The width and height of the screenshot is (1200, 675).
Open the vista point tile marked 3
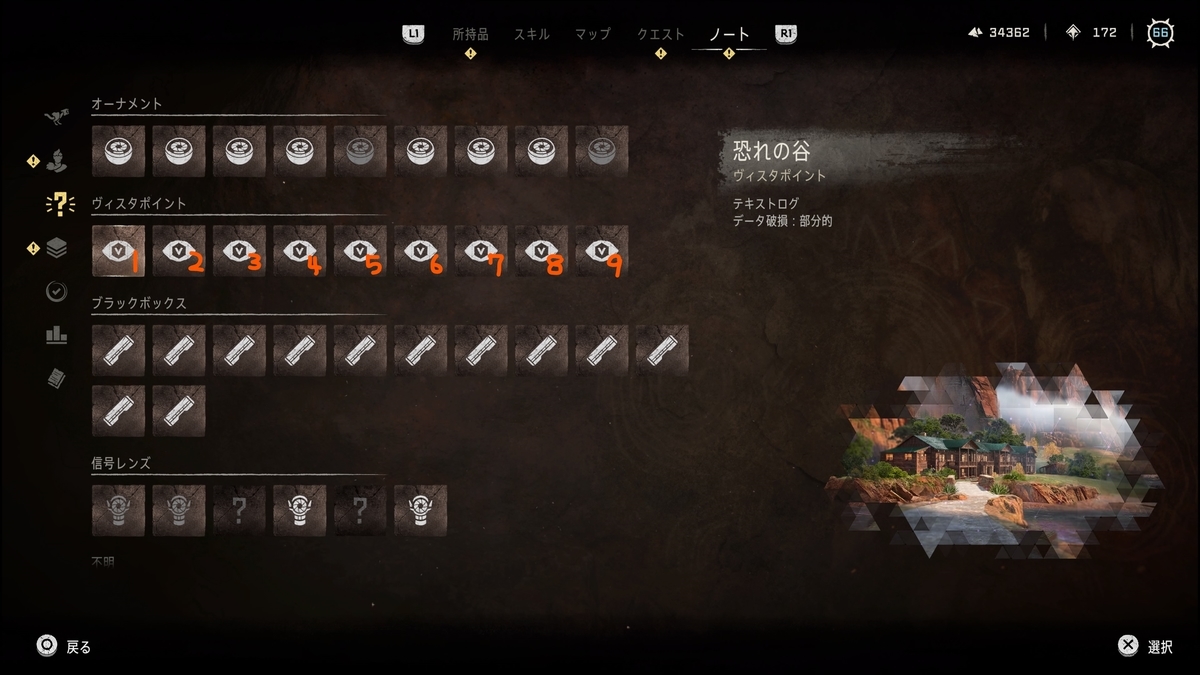point(239,251)
